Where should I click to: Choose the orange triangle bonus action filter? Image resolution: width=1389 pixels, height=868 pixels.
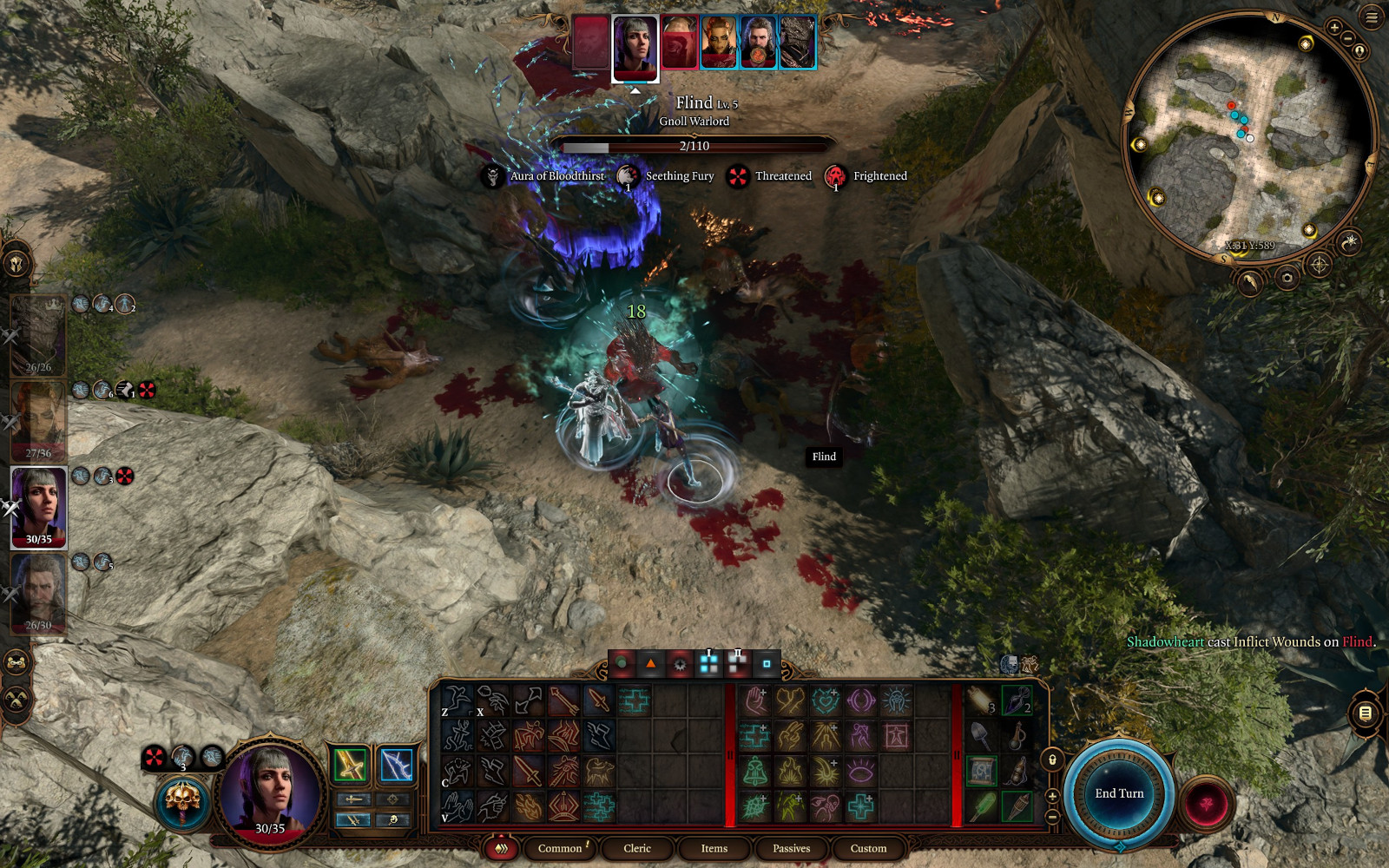click(x=650, y=664)
